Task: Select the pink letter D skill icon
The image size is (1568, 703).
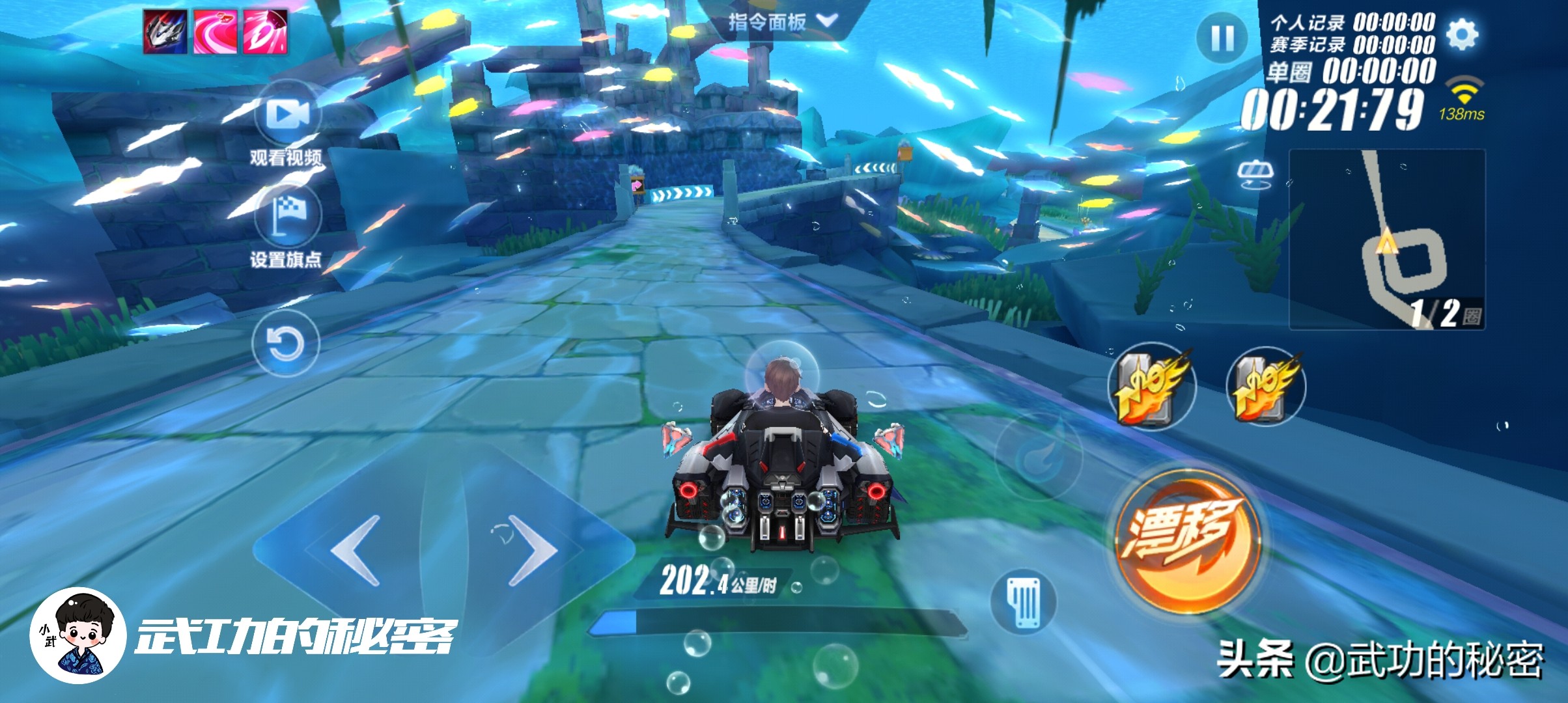Action: point(264,31)
